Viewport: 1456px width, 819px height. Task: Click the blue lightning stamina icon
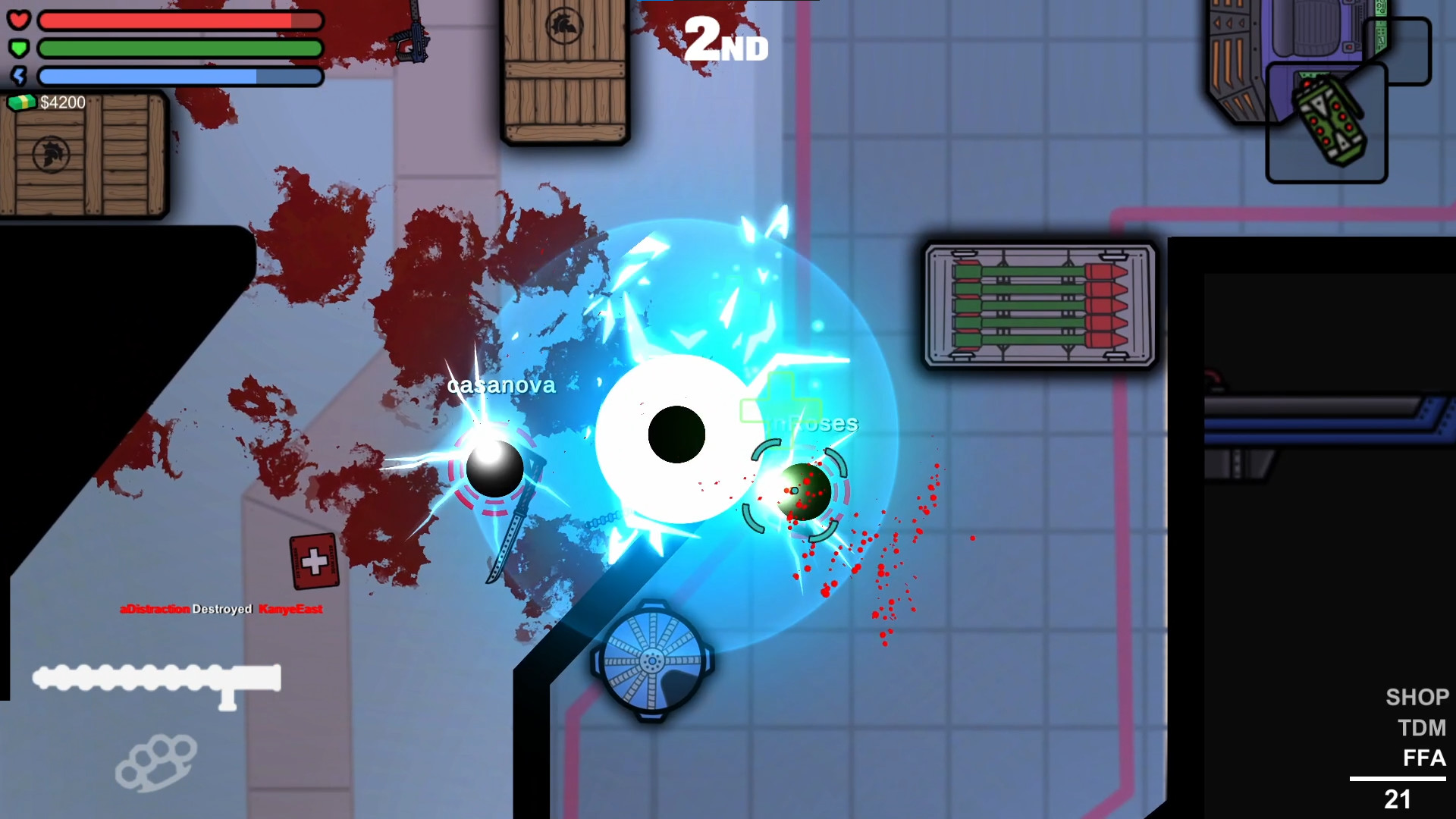[x=20, y=75]
